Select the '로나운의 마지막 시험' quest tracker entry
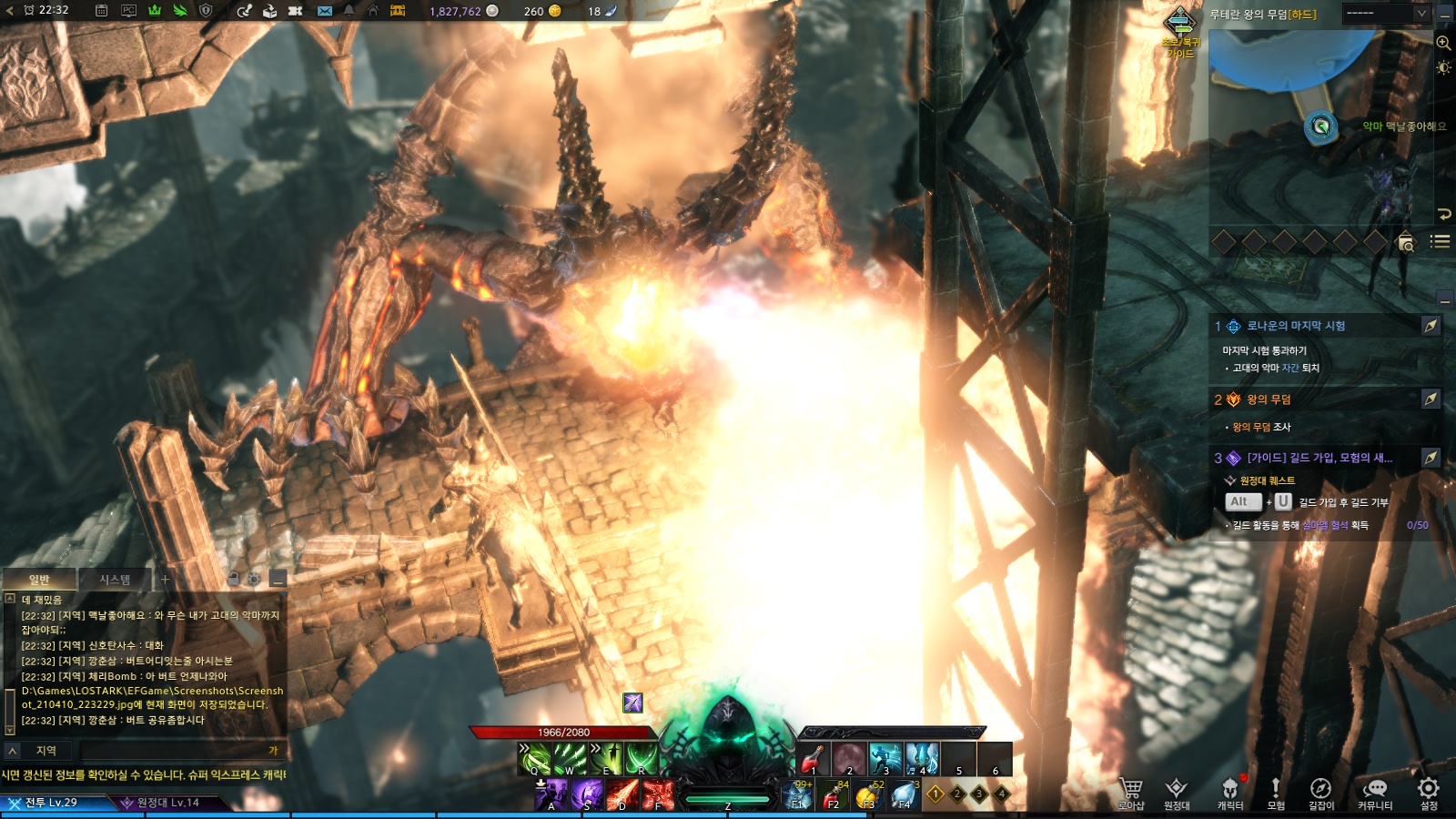Viewport: 1456px width, 819px height. point(1296,326)
